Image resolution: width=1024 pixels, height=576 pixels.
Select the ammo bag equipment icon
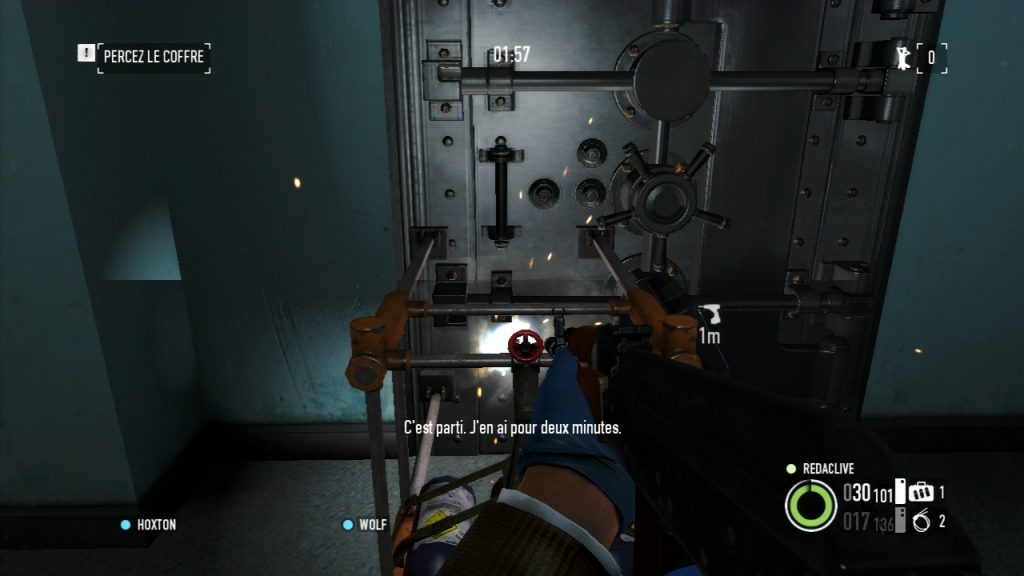click(x=922, y=492)
